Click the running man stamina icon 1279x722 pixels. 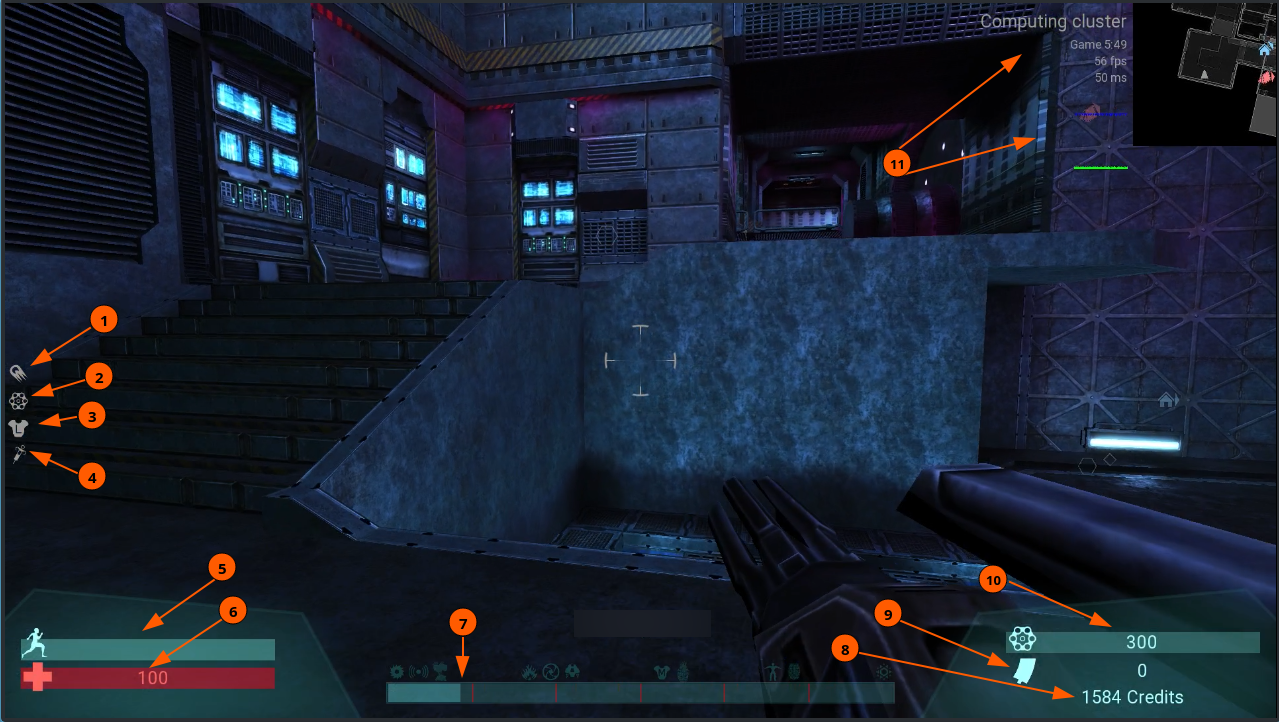tap(36, 639)
